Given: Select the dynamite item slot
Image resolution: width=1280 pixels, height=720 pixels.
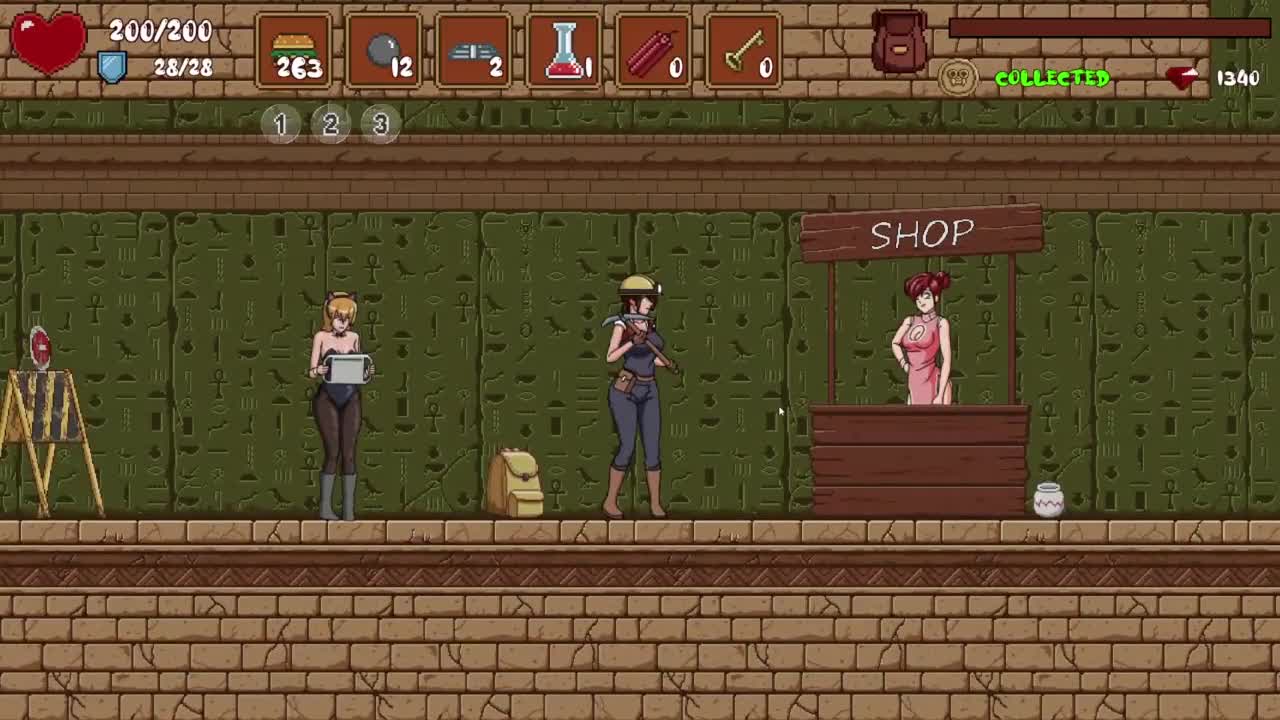Looking at the screenshot, I should (x=653, y=52).
